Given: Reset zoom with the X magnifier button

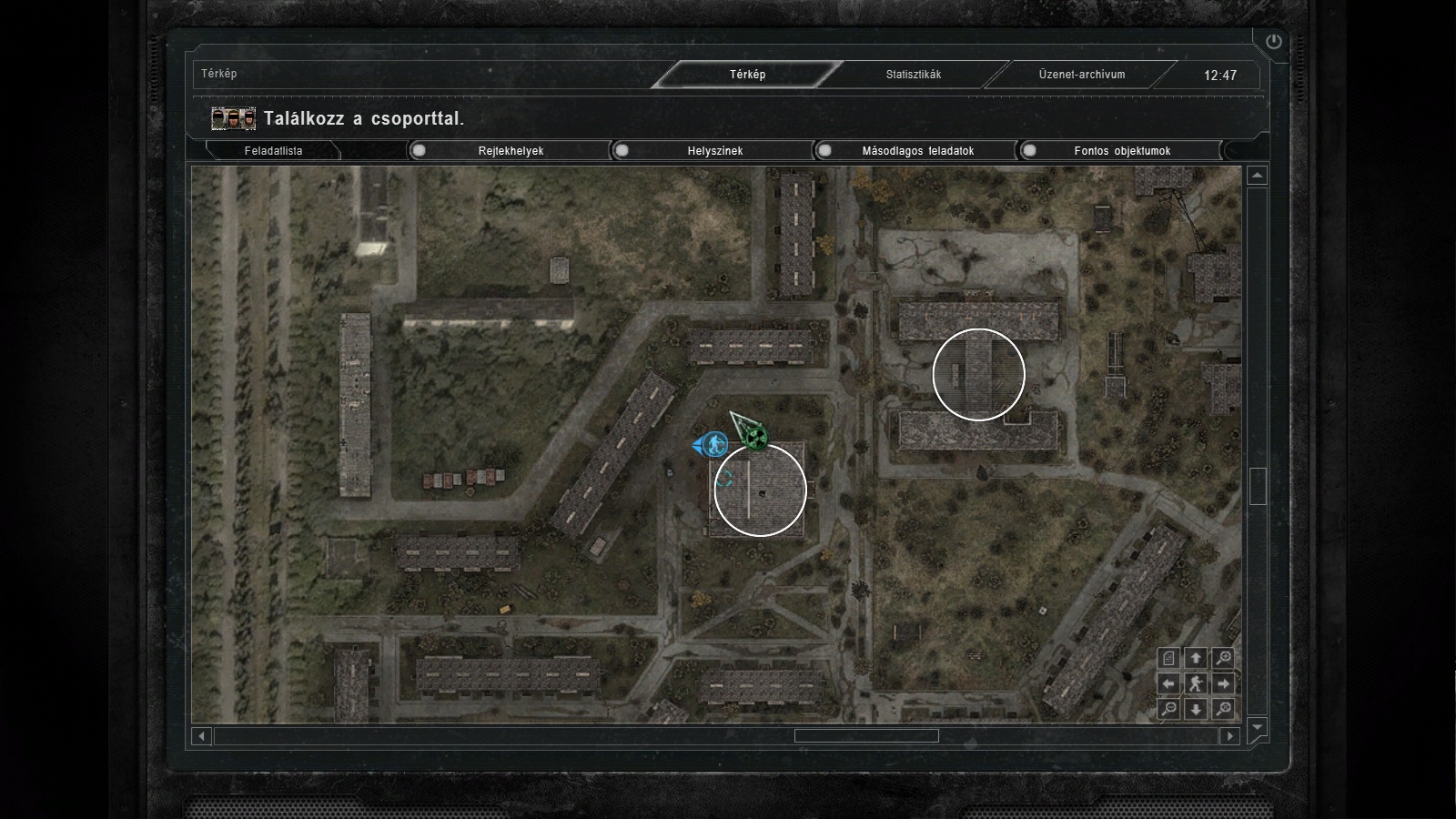Looking at the screenshot, I should click(1224, 709).
